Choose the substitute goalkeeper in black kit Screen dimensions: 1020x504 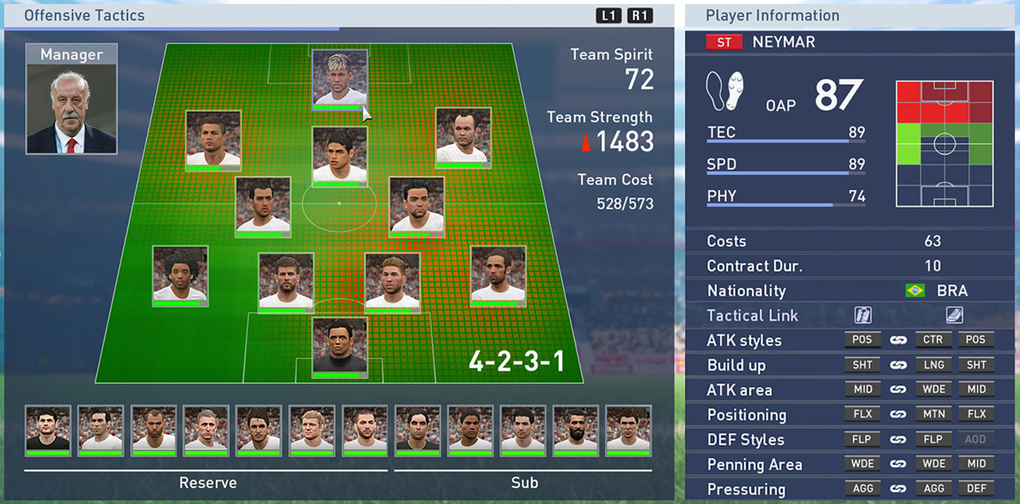[418, 430]
